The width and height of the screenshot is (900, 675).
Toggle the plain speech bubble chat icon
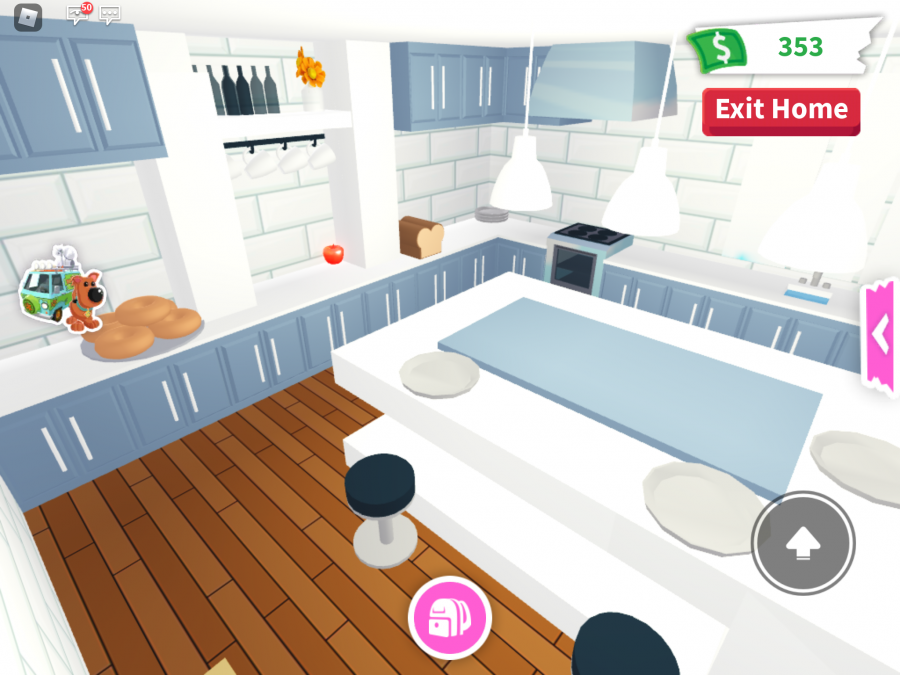(x=110, y=16)
